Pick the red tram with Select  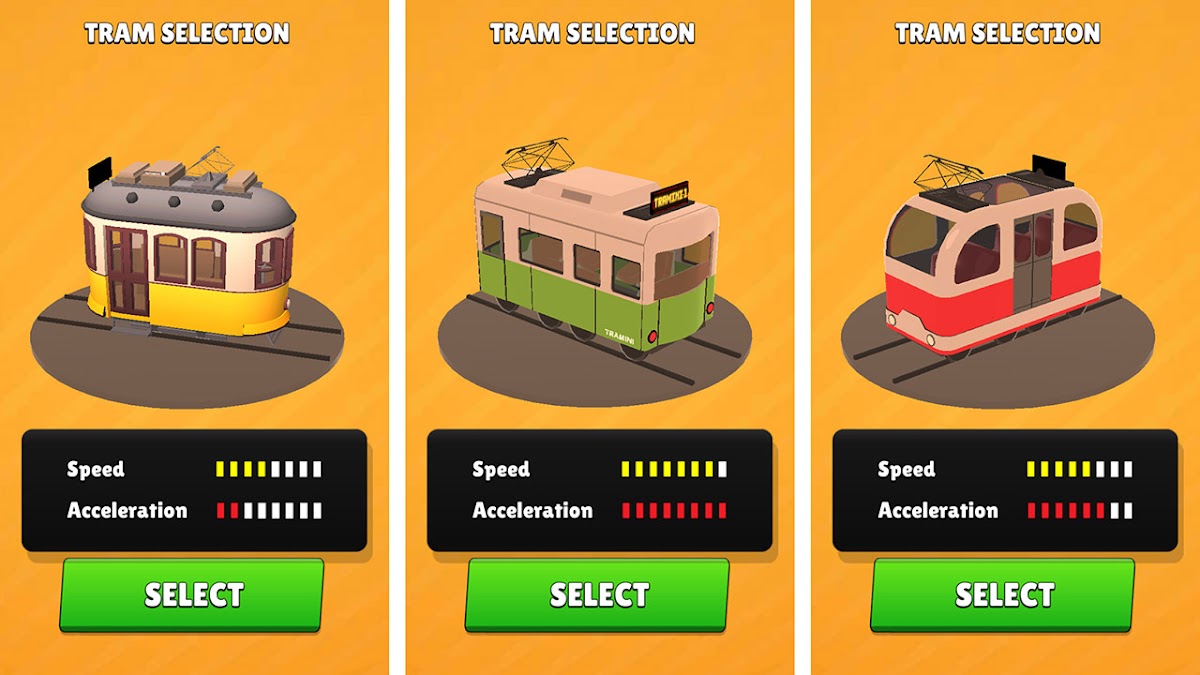[x=1003, y=595]
